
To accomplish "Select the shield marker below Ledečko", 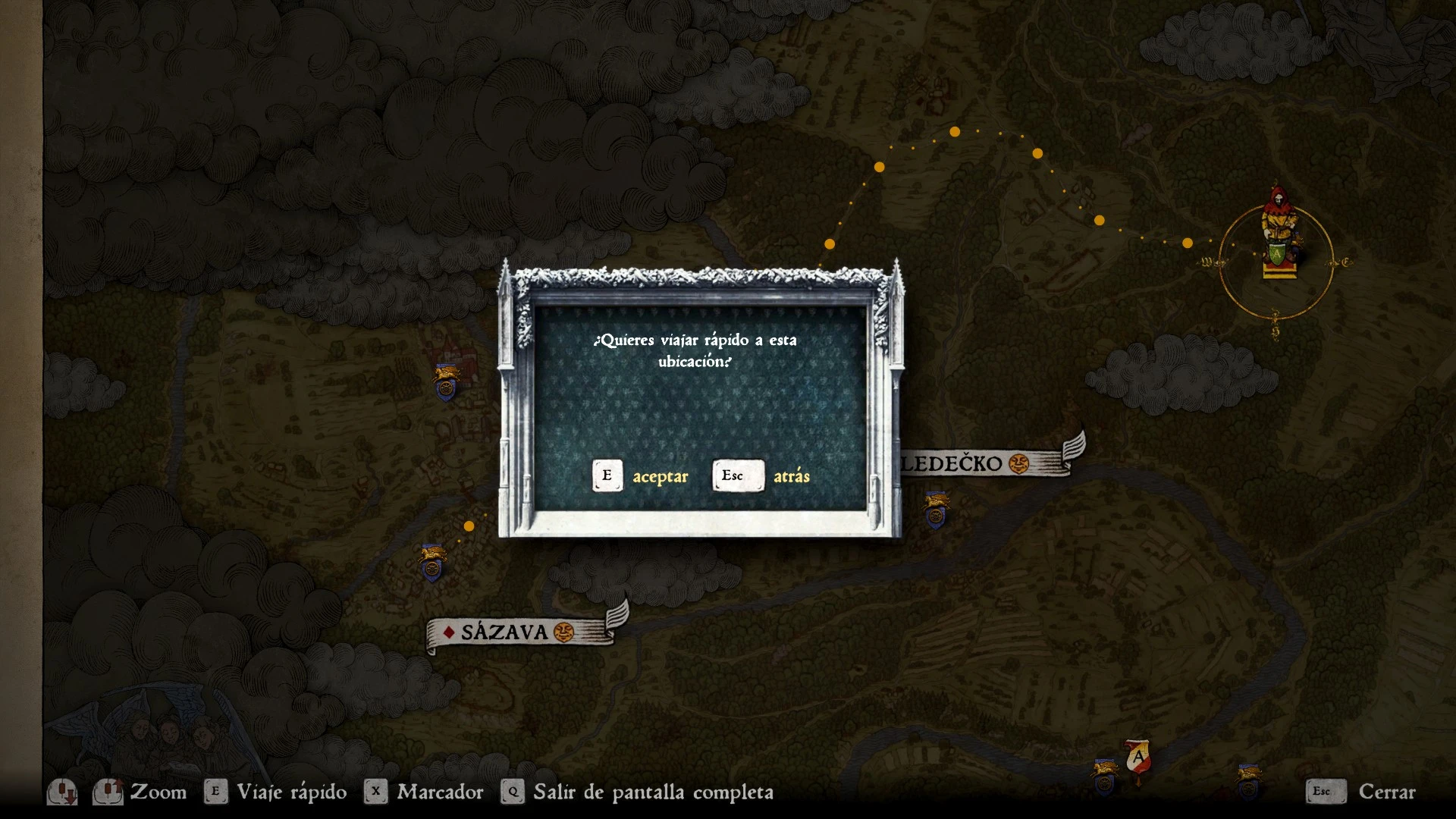I will (937, 510).
